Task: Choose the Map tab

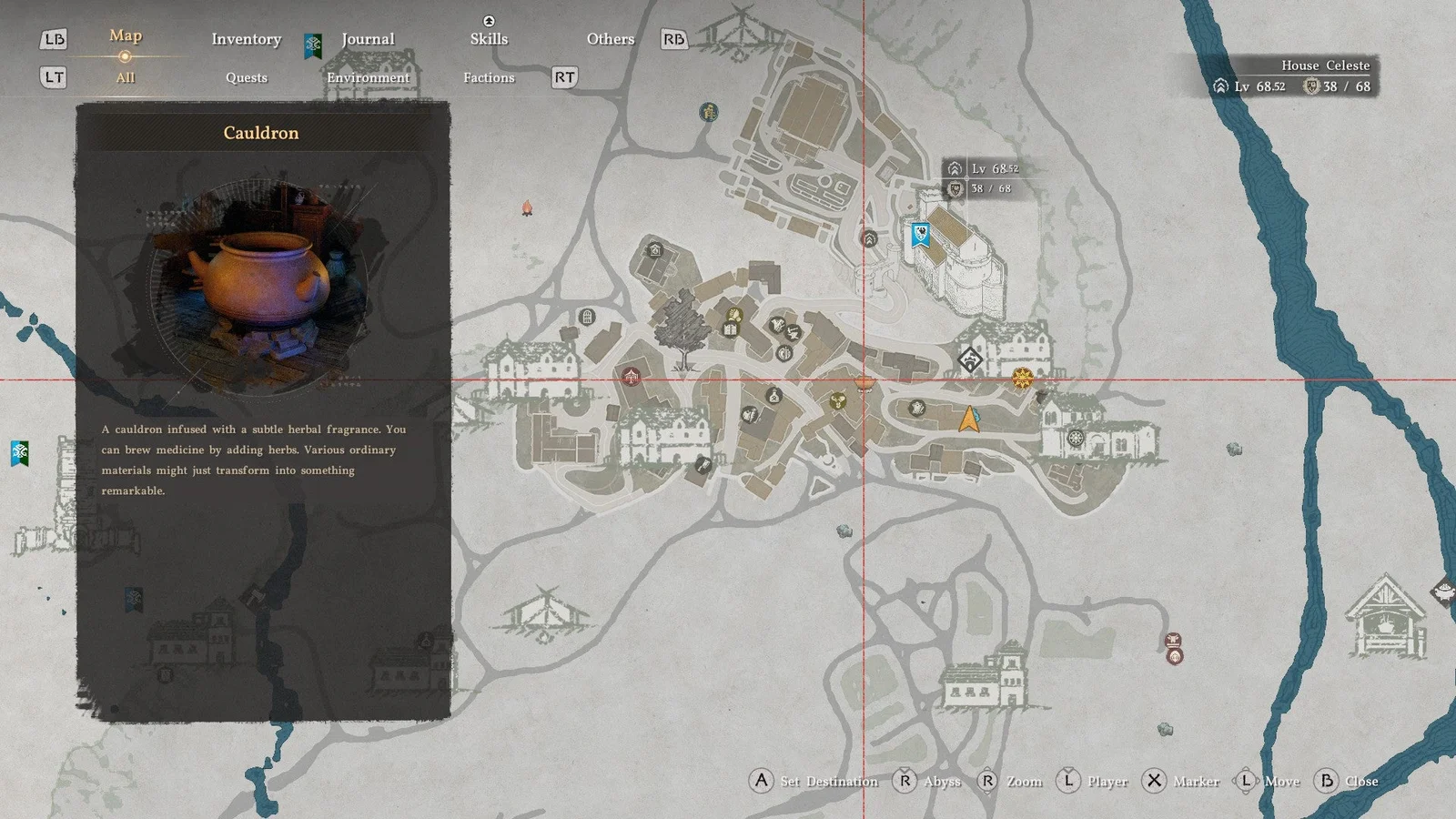Action: 126,36
